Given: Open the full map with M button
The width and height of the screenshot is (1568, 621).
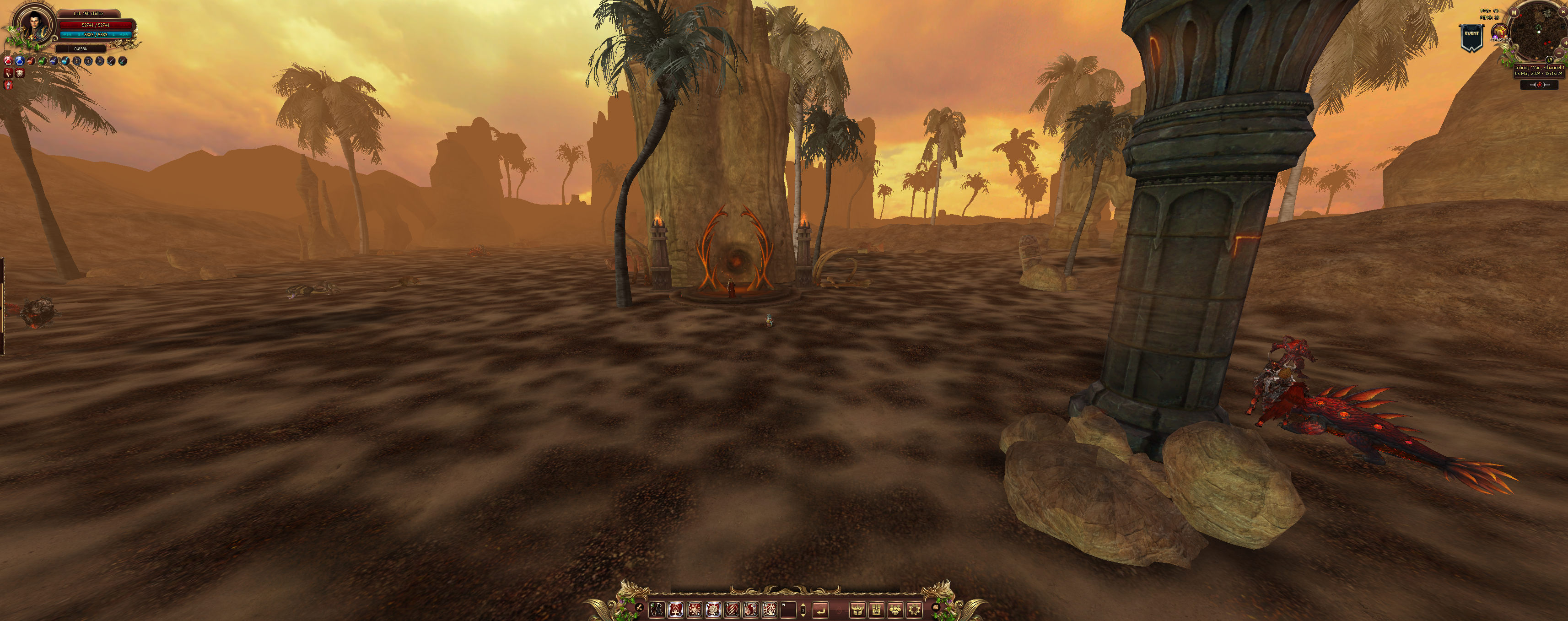Looking at the screenshot, I should coord(1514,13).
